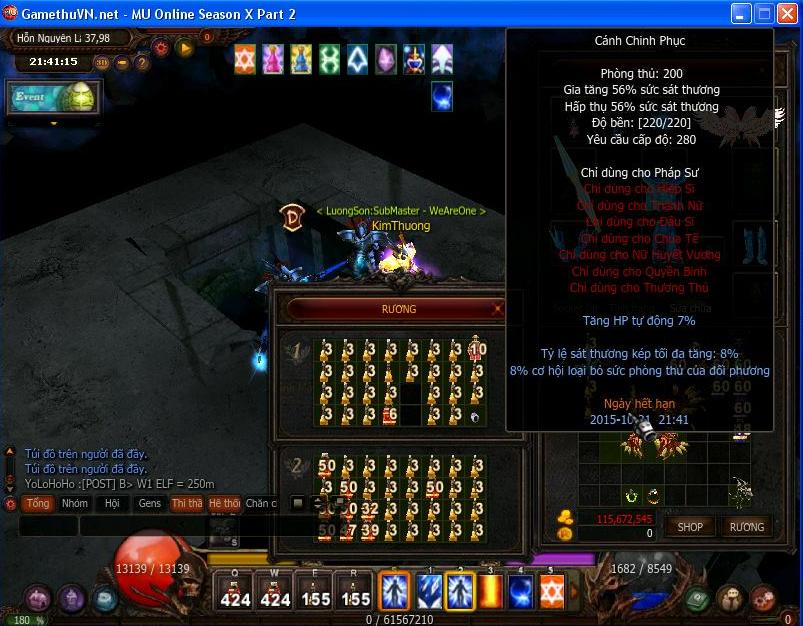Viewport: 803px width, 626px height.
Task: Switch to the Tổng chat tab
Action: (x=38, y=503)
